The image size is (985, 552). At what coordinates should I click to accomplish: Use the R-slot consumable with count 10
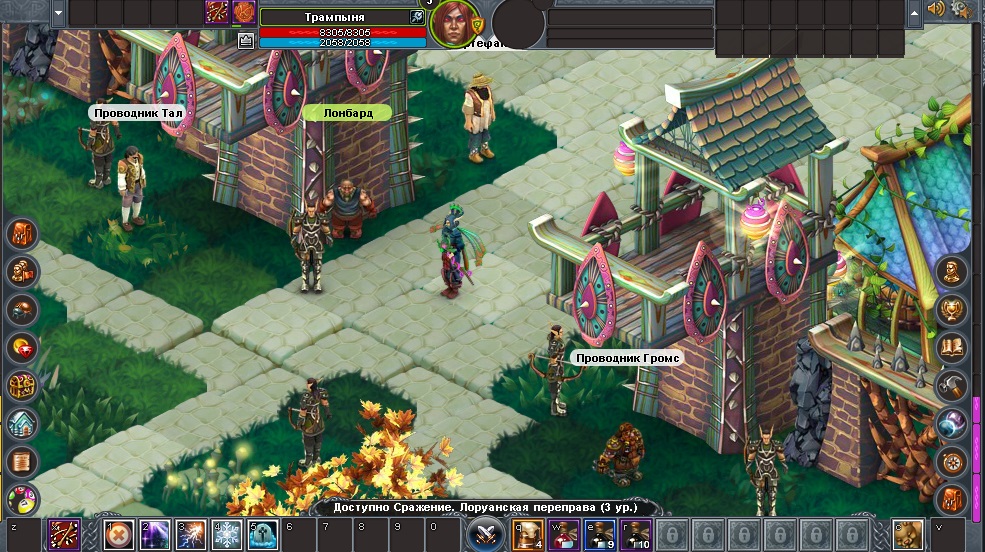637,534
